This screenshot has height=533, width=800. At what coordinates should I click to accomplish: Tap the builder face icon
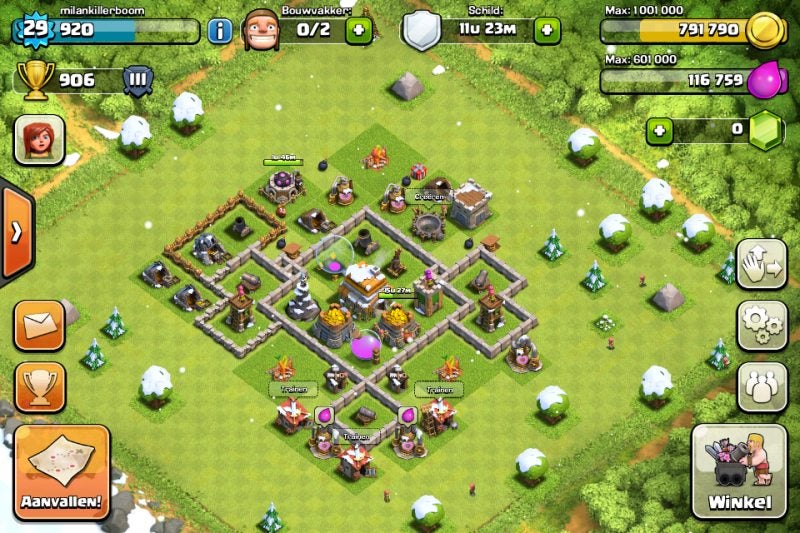(x=261, y=29)
